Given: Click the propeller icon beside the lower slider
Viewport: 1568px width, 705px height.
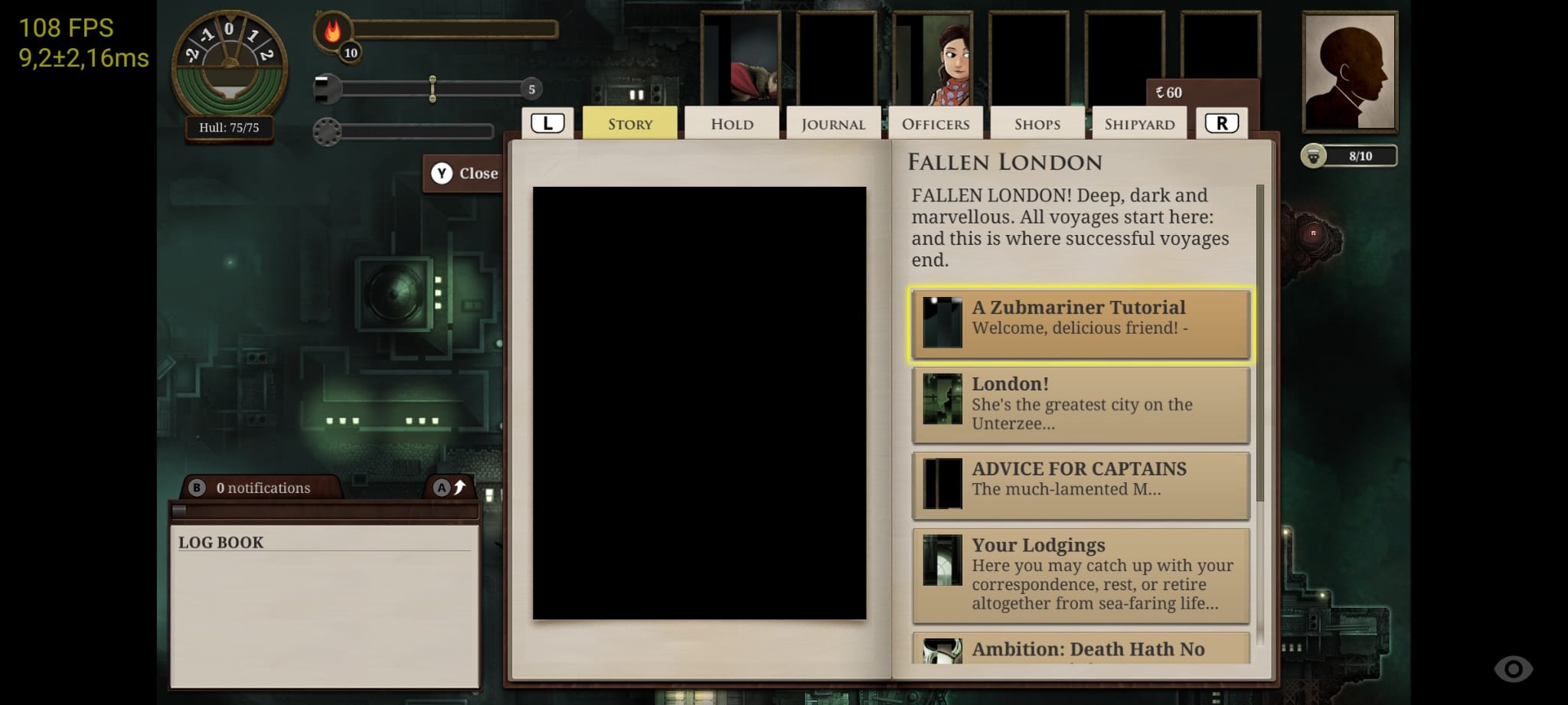Looking at the screenshot, I should [328, 131].
